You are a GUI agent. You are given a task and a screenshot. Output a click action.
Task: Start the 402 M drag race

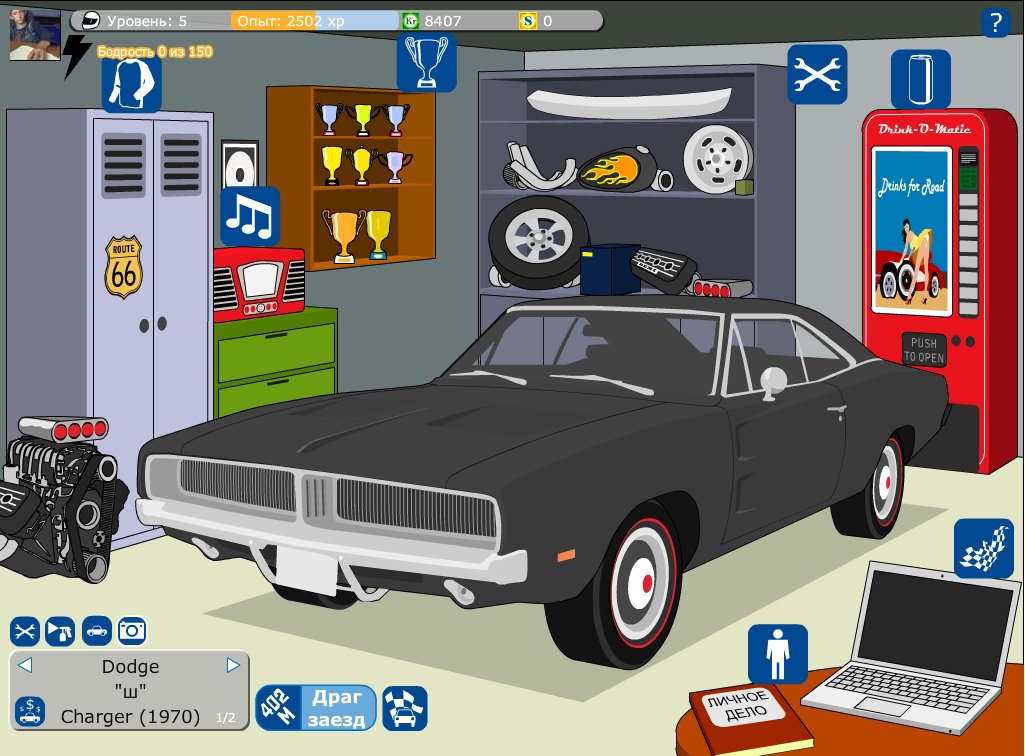[316, 708]
